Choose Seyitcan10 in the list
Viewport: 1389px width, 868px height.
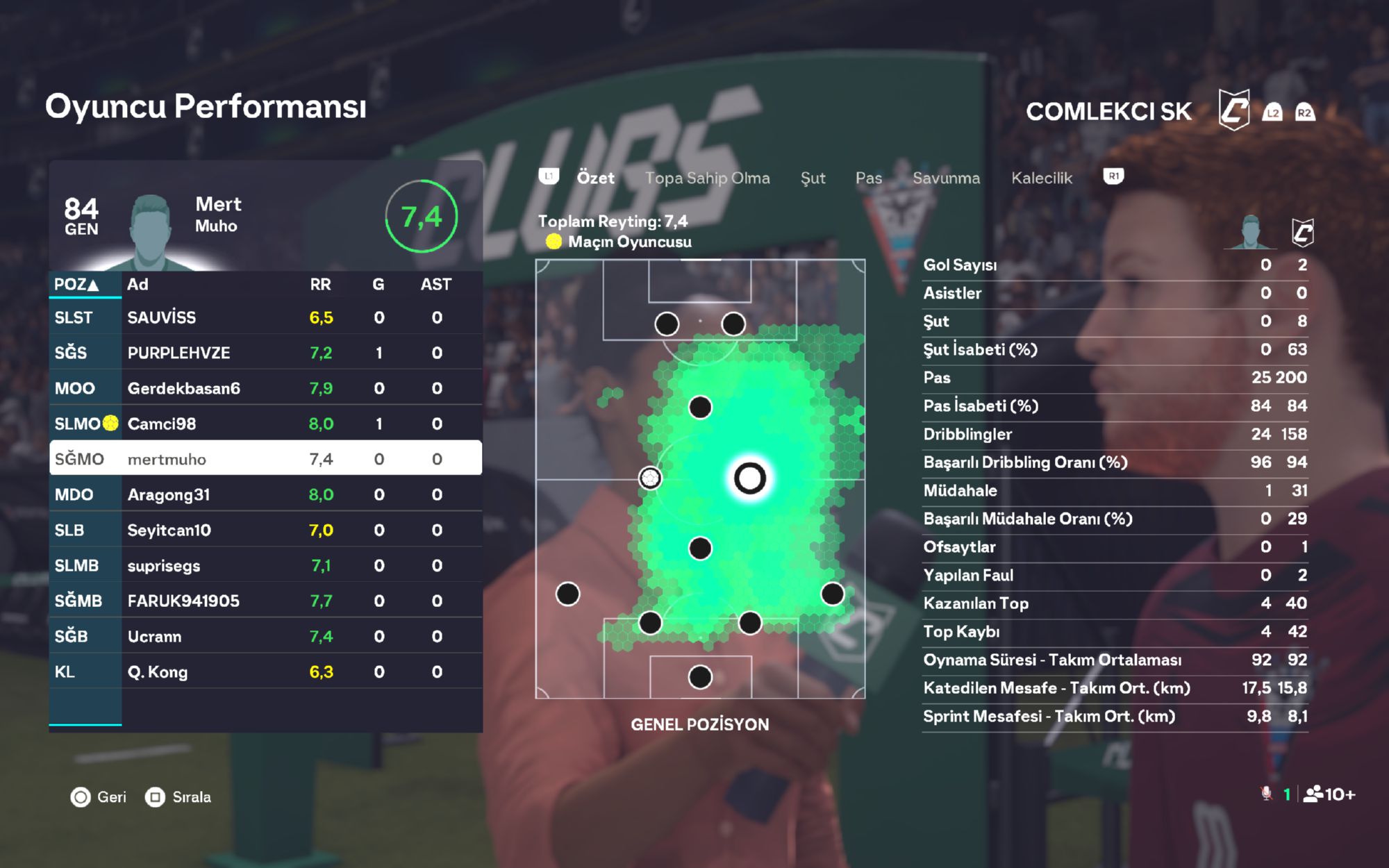pos(265,530)
